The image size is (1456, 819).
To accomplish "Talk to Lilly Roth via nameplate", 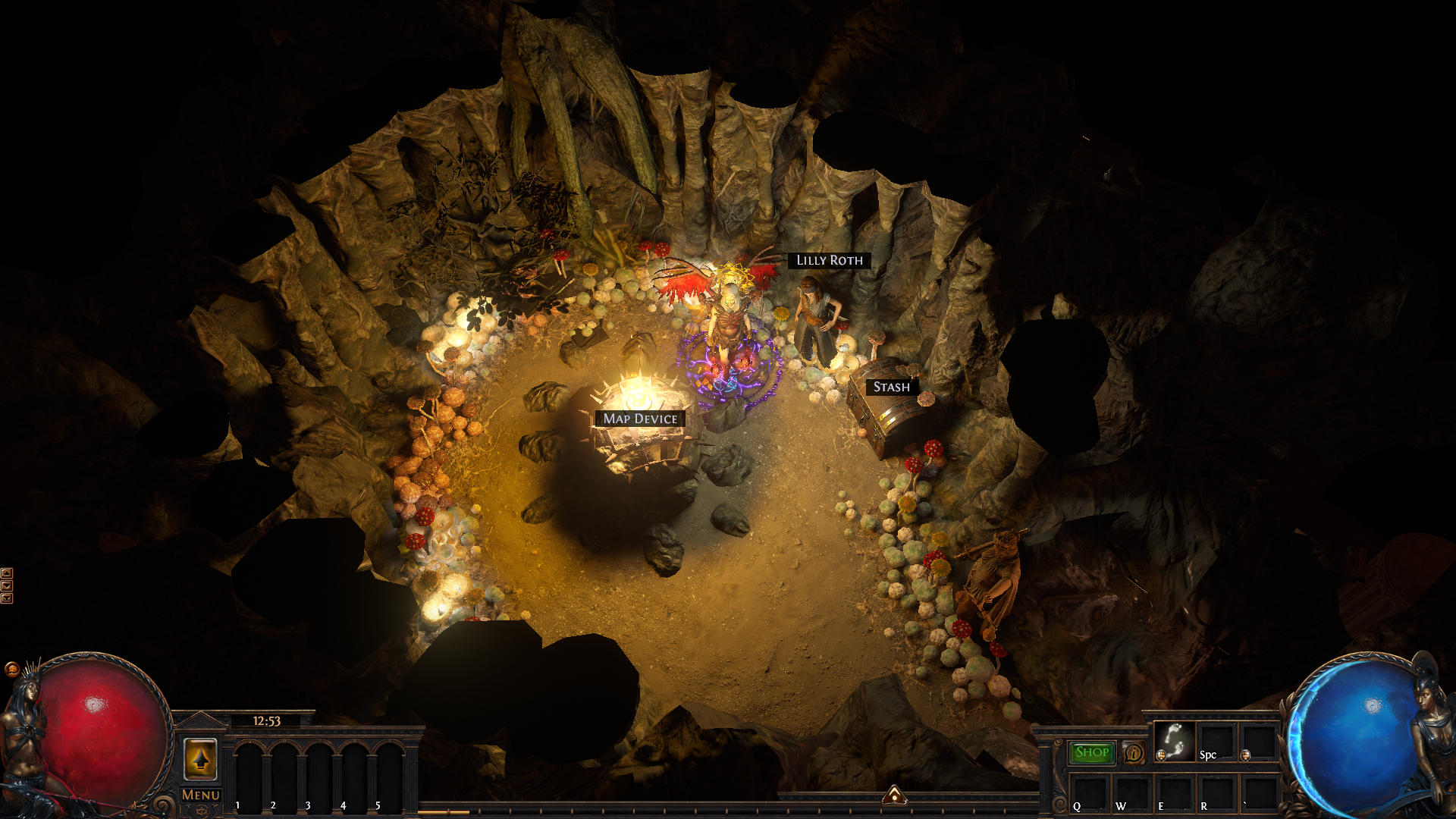I will coord(829,260).
